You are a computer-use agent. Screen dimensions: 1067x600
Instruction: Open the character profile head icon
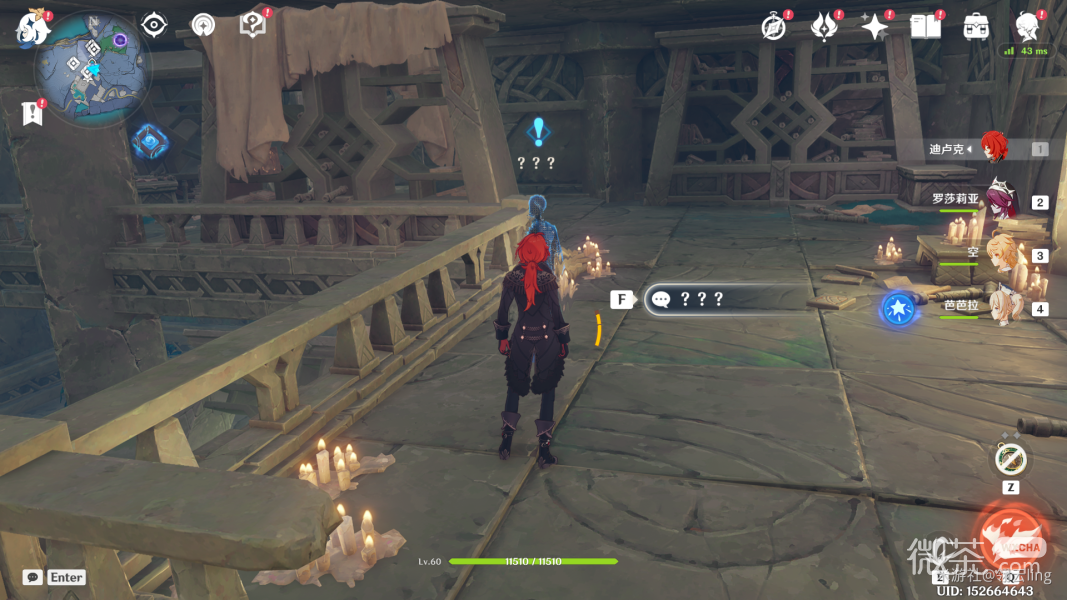tap(1027, 25)
